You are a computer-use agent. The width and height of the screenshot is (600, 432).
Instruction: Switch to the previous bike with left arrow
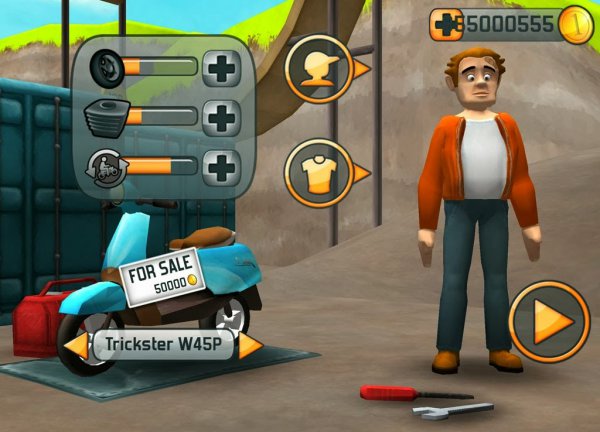76,347
